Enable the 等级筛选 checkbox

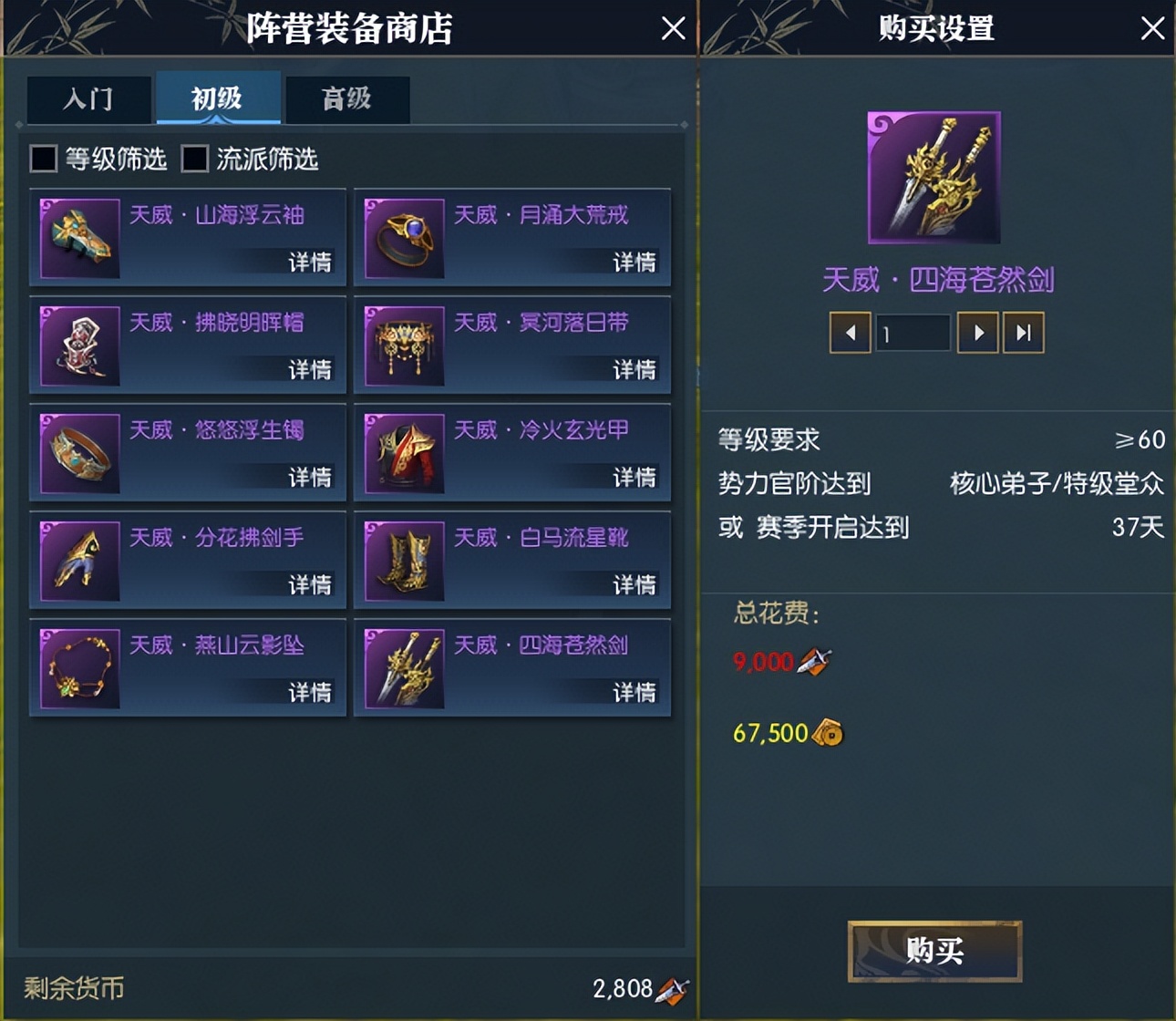click(42, 159)
